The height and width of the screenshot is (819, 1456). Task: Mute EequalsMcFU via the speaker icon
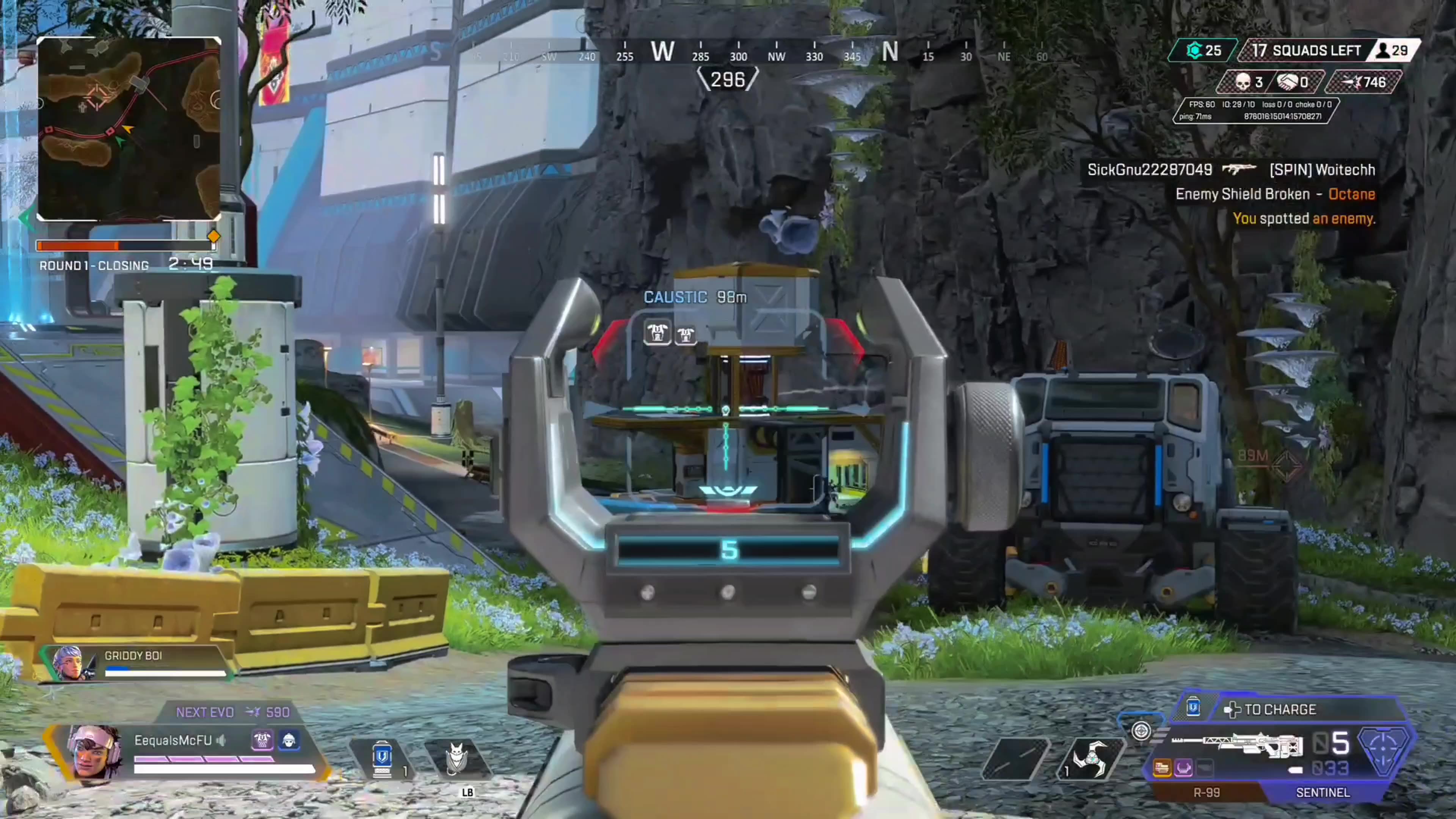click(220, 741)
